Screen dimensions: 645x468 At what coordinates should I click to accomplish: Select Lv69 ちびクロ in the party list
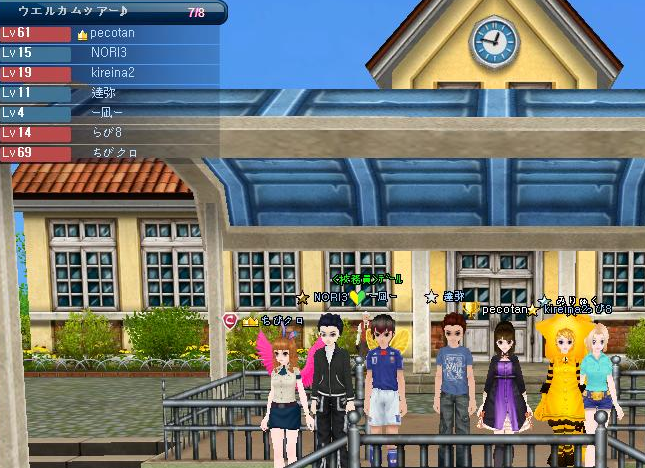(110, 153)
